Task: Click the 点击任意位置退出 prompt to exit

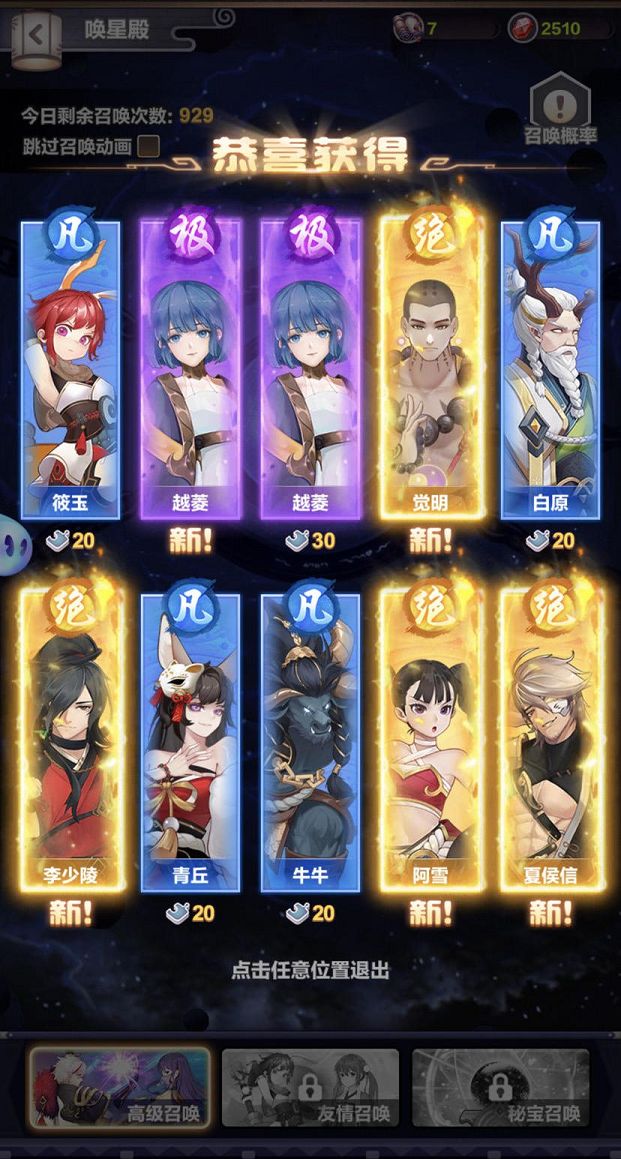Action: [x=310, y=969]
